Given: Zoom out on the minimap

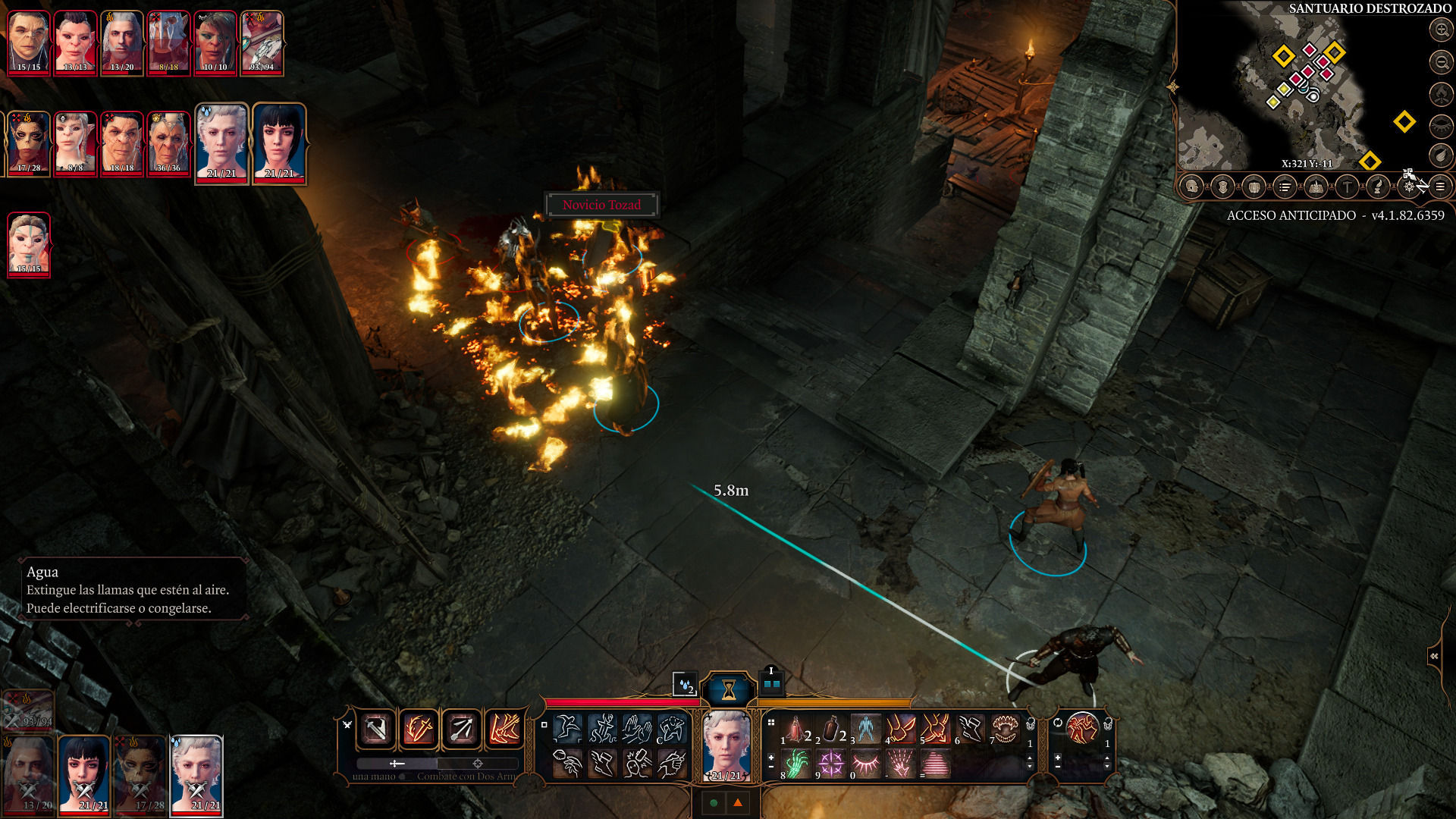Looking at the screenshot, I should [x=1440, y=61].
